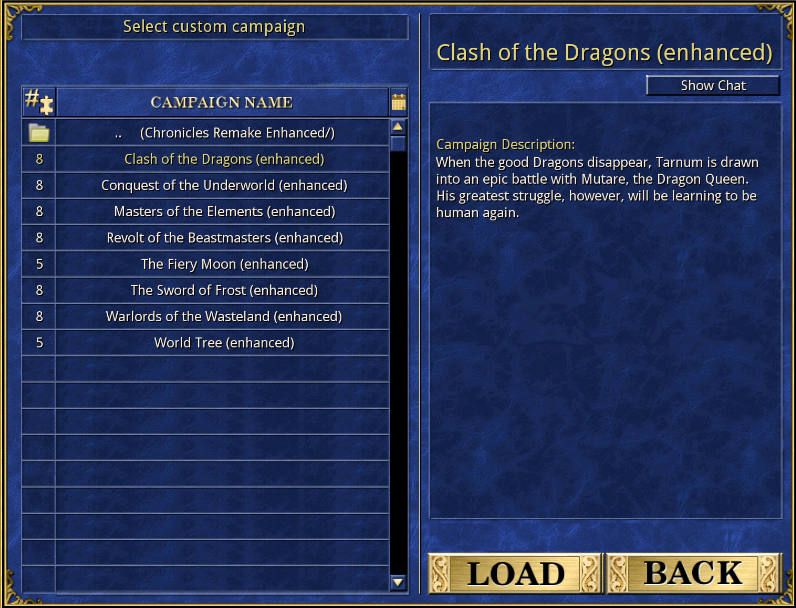Click the calendar sort icon
Image resolution: width=796 pixels, height=608 pixels.
click(398, 102)
